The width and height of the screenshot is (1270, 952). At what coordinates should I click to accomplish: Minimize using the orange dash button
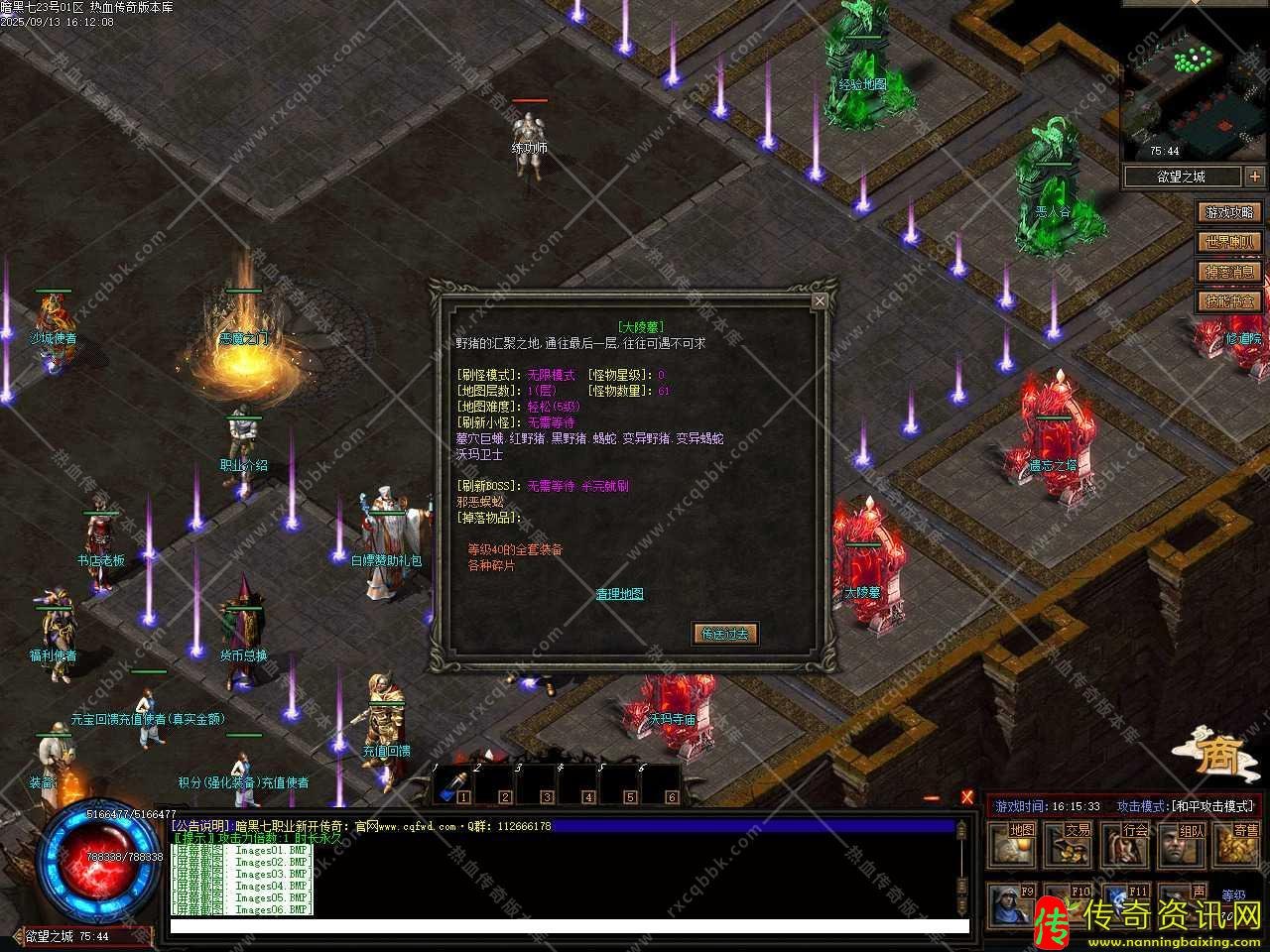(x=932, y=798)
